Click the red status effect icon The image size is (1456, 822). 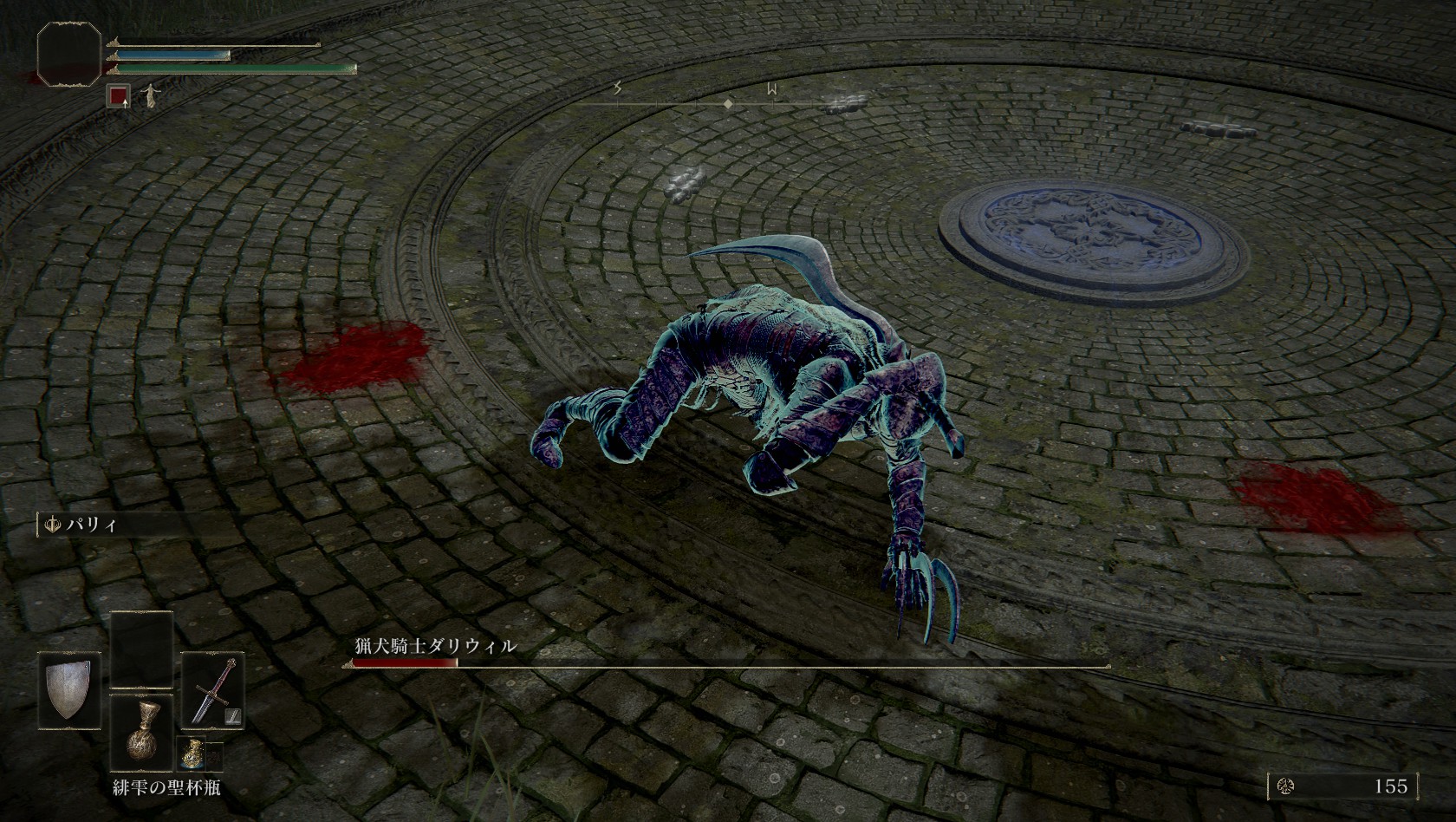(x=119, y=95)
